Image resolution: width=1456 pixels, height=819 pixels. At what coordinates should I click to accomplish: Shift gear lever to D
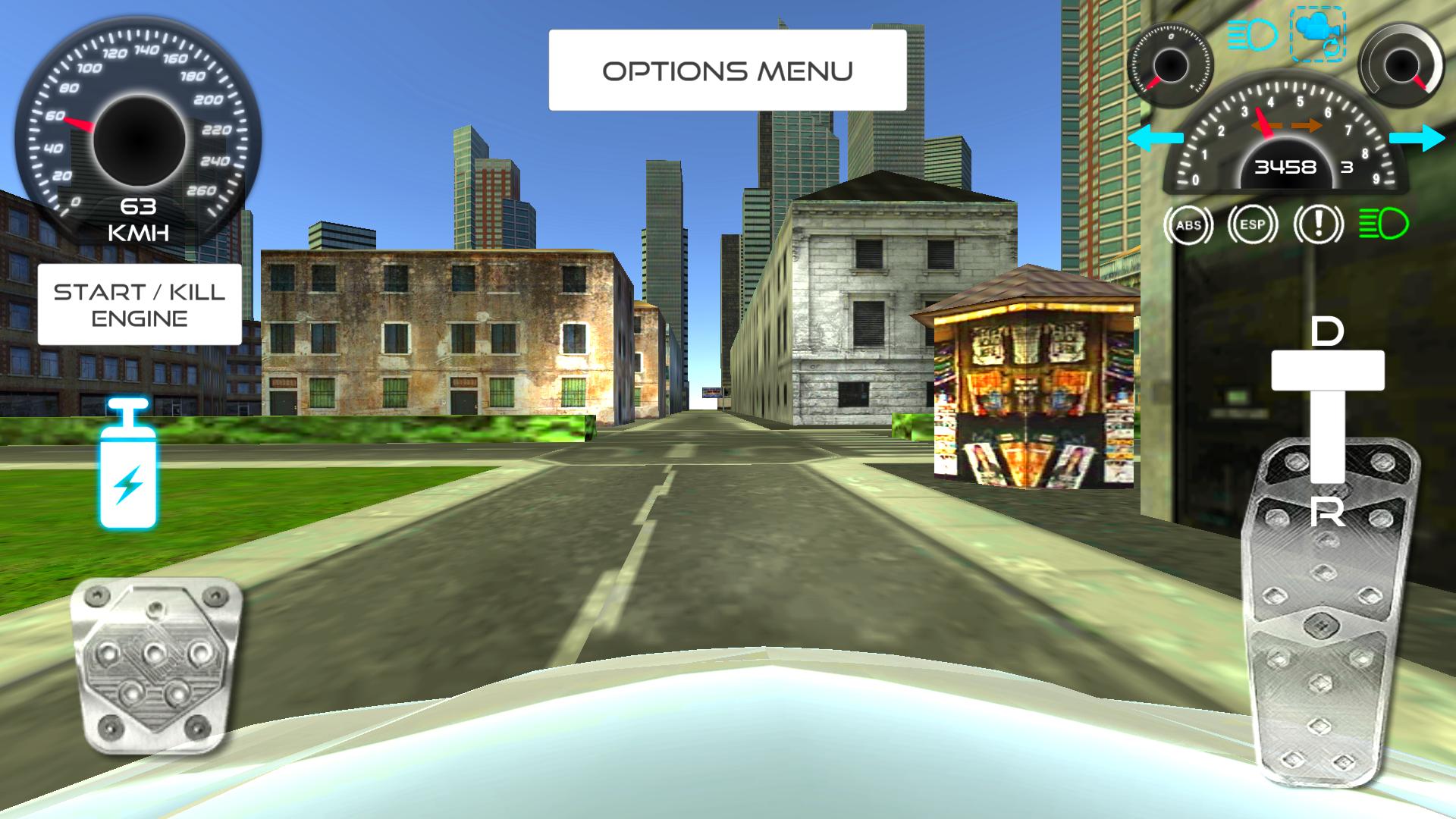[x=1327, y=332]
